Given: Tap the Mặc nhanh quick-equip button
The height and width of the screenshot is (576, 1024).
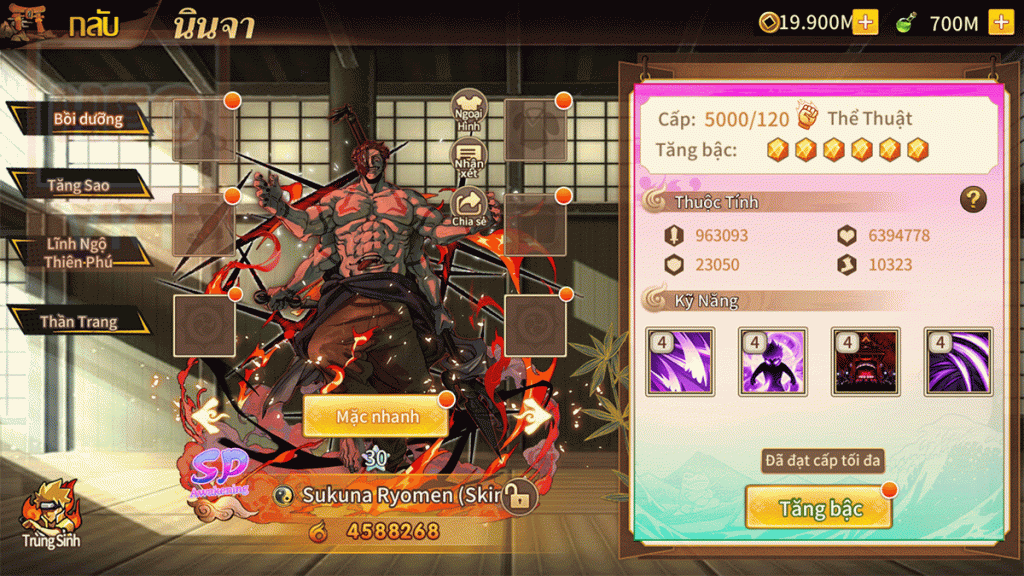Looking at the screenshot, I should point(376,416).
